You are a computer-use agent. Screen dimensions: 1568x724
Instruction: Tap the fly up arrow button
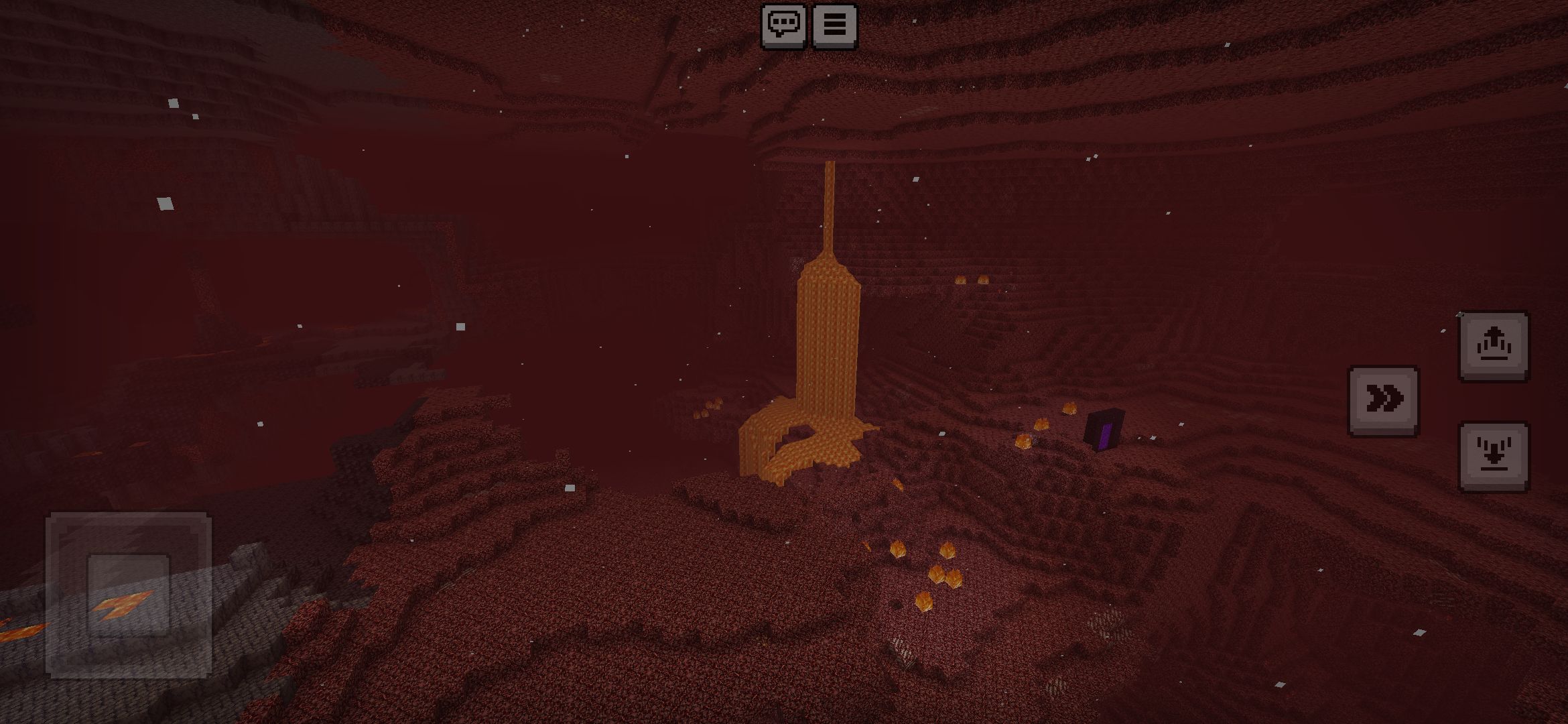tap(1494, 346)
